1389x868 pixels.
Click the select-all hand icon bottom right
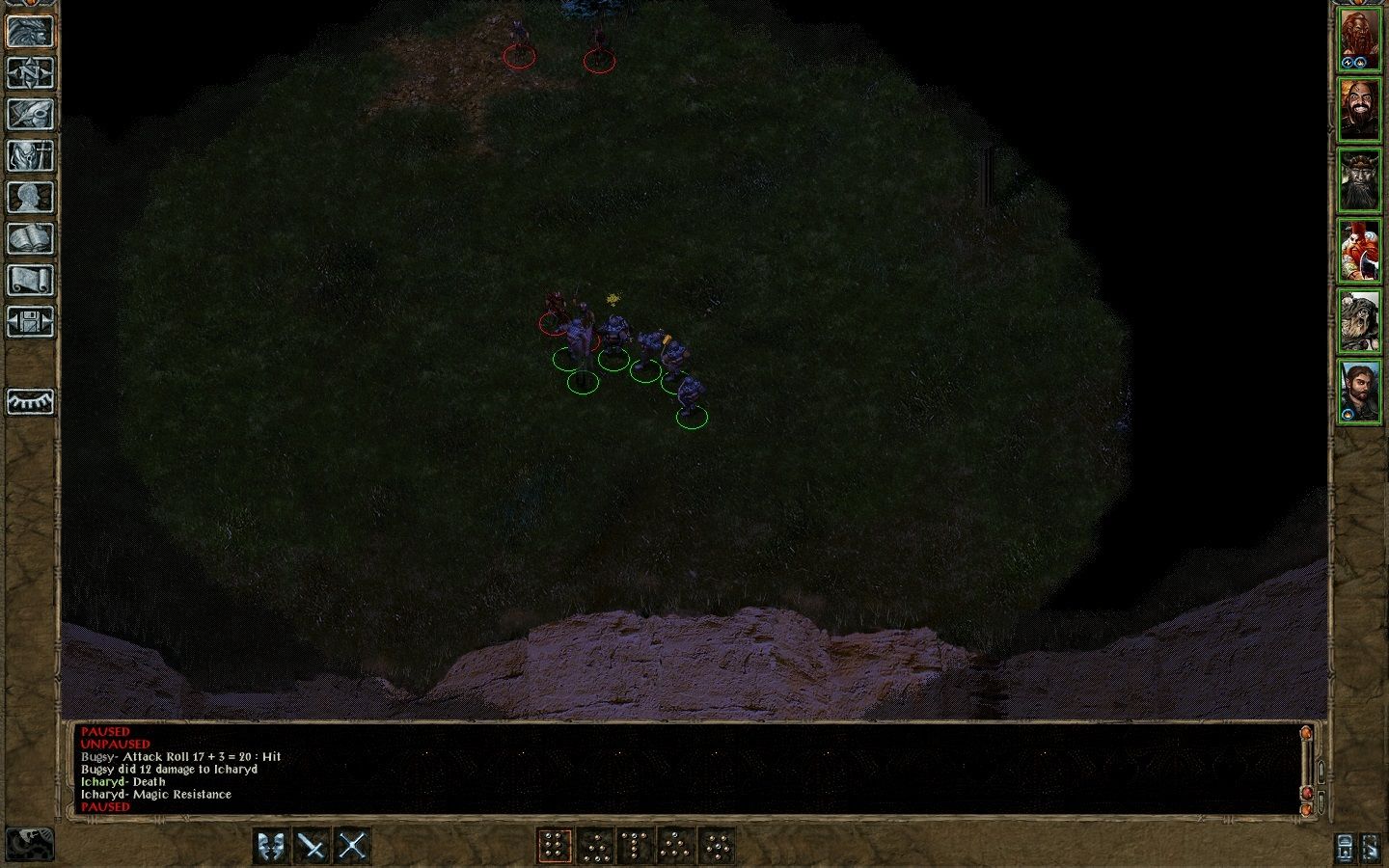[1372, 848]
